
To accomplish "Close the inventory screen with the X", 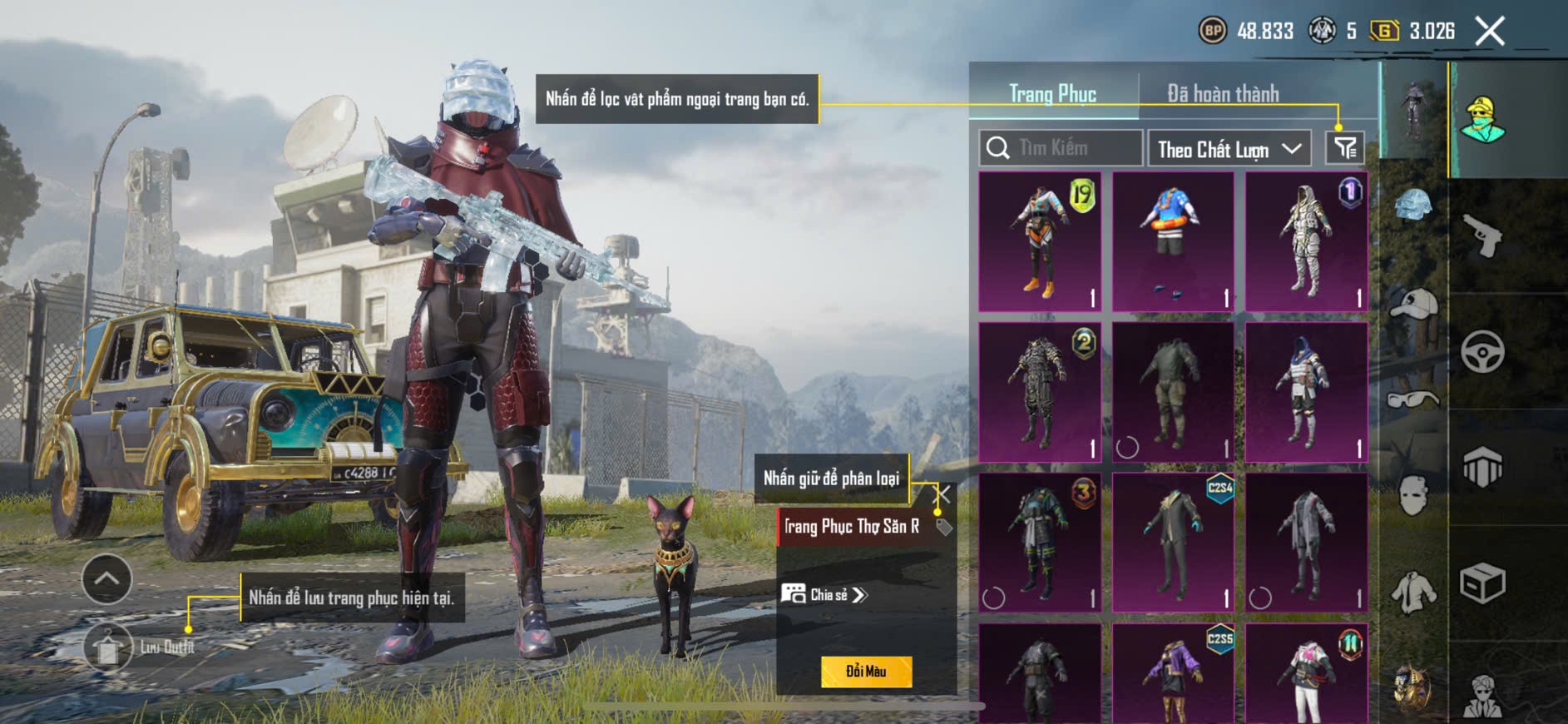I will [x=1490, y=32].
